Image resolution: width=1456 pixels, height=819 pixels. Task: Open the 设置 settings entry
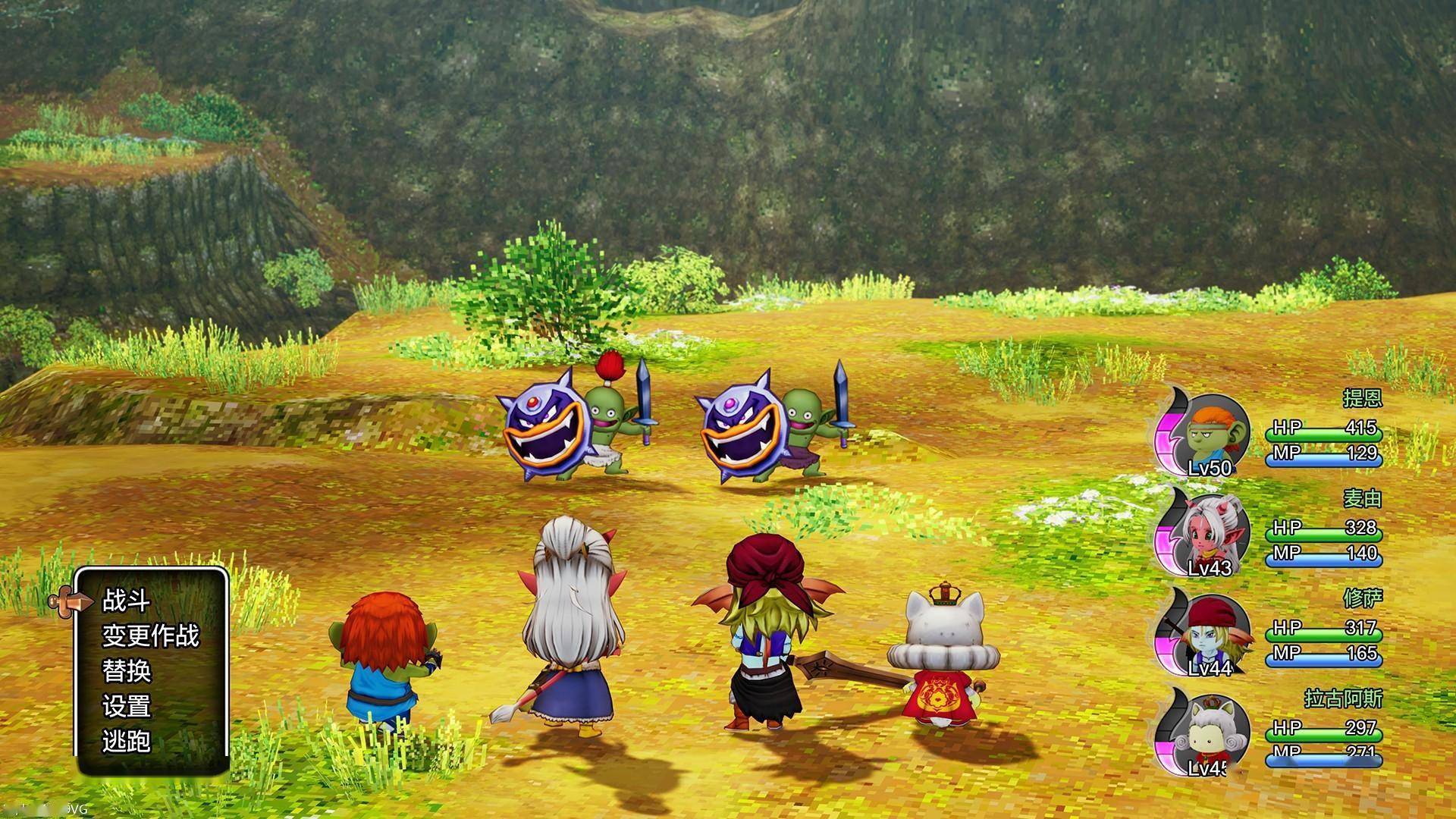point(127,706)
